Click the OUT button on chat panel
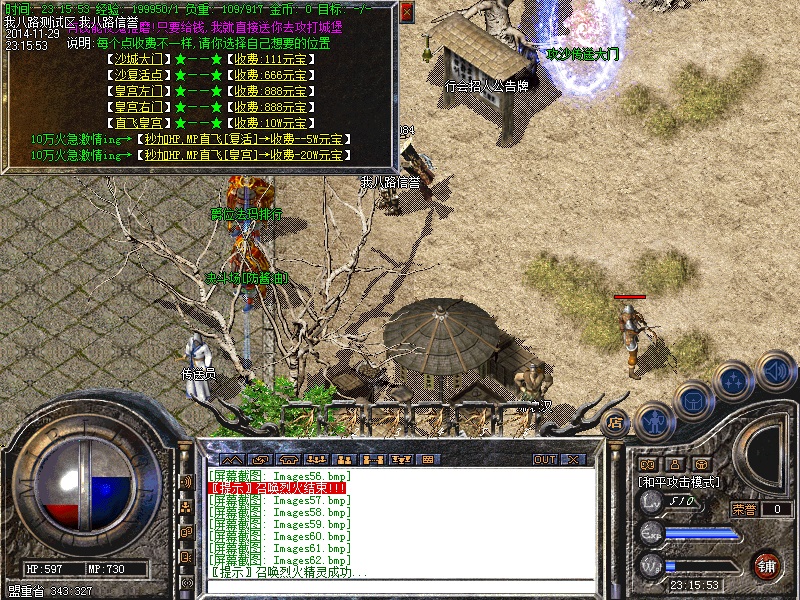The width and height of the screenshot is (800, 600). [x=544, y=460]
